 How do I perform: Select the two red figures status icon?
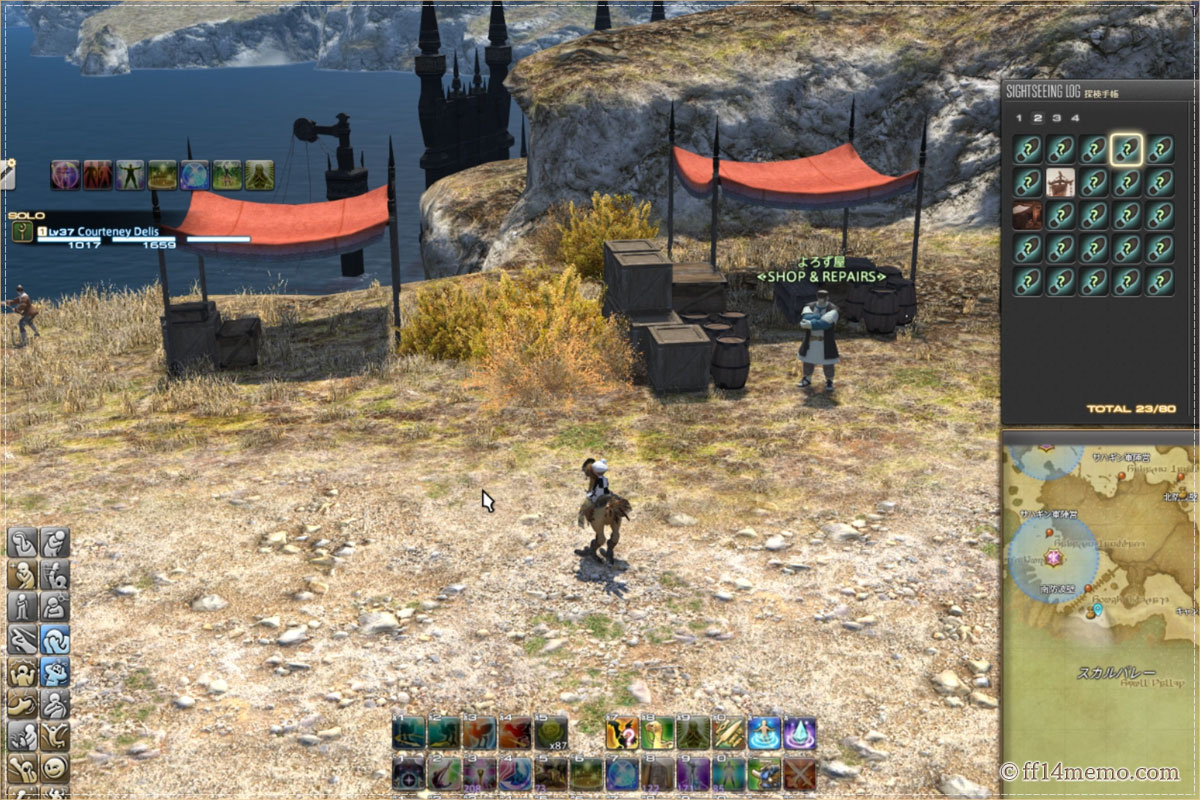(x=97, y=175)
